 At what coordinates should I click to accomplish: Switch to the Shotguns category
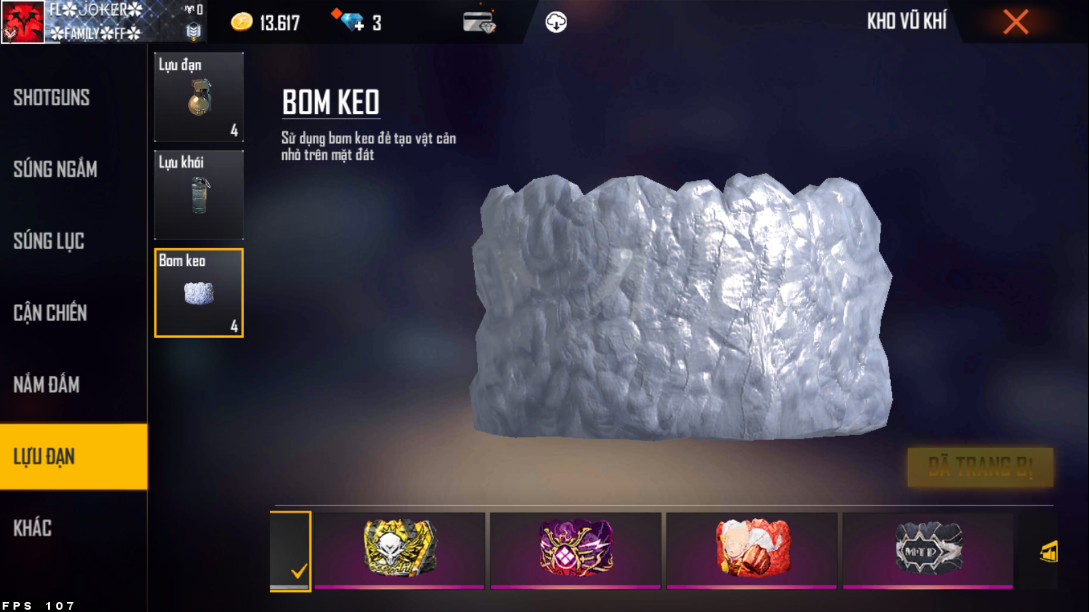[x=52, y=98]
